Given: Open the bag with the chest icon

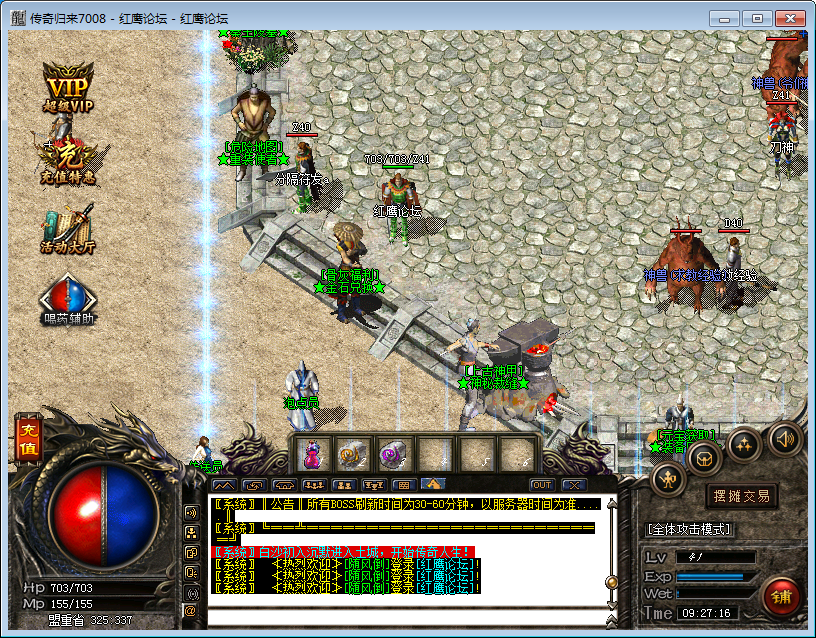Looking at the screenshot, I should coord(706,458).
